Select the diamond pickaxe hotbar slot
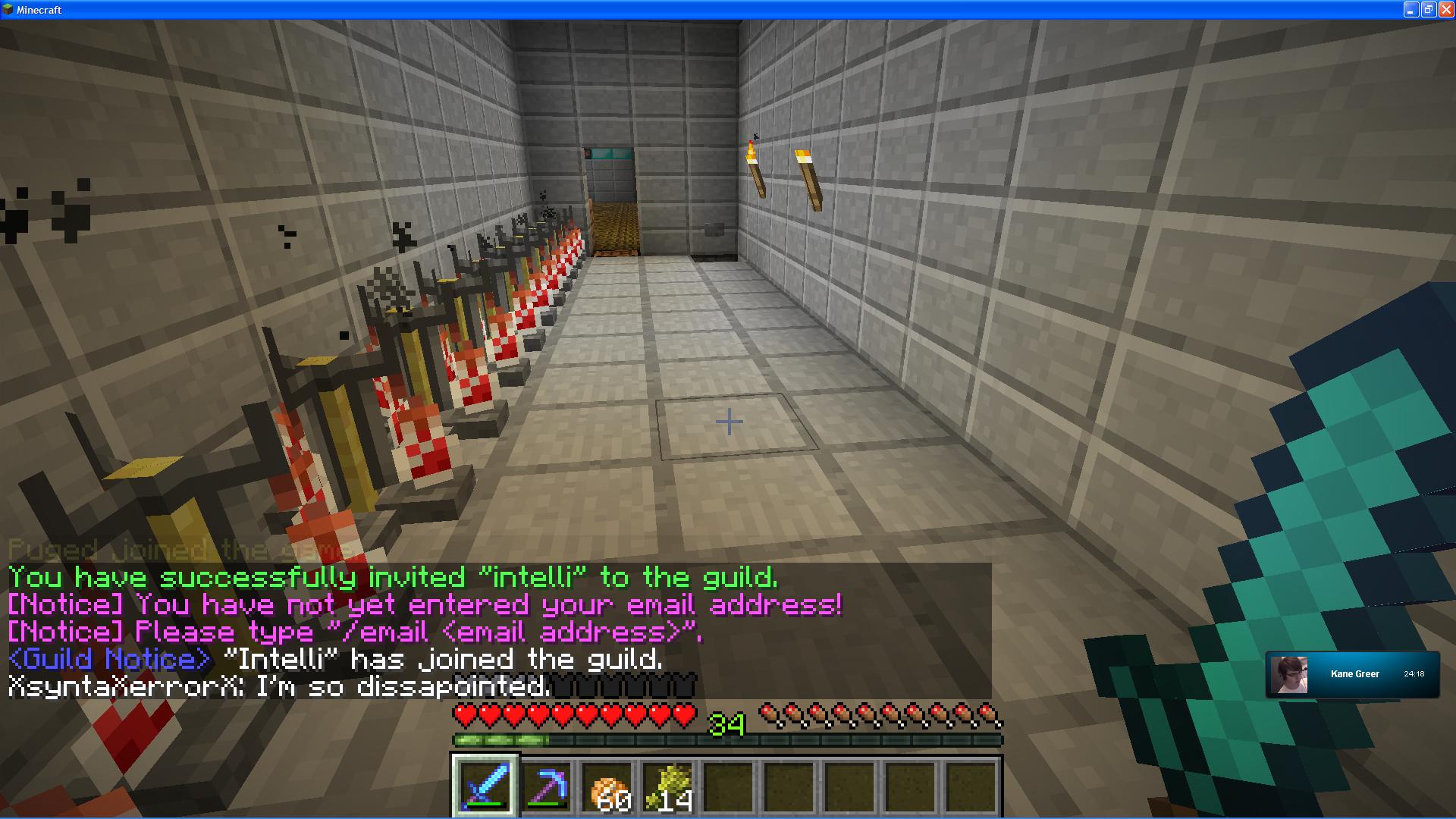Image resolution: width=1456 pixels, height=819 pixels. click(547, 786)
